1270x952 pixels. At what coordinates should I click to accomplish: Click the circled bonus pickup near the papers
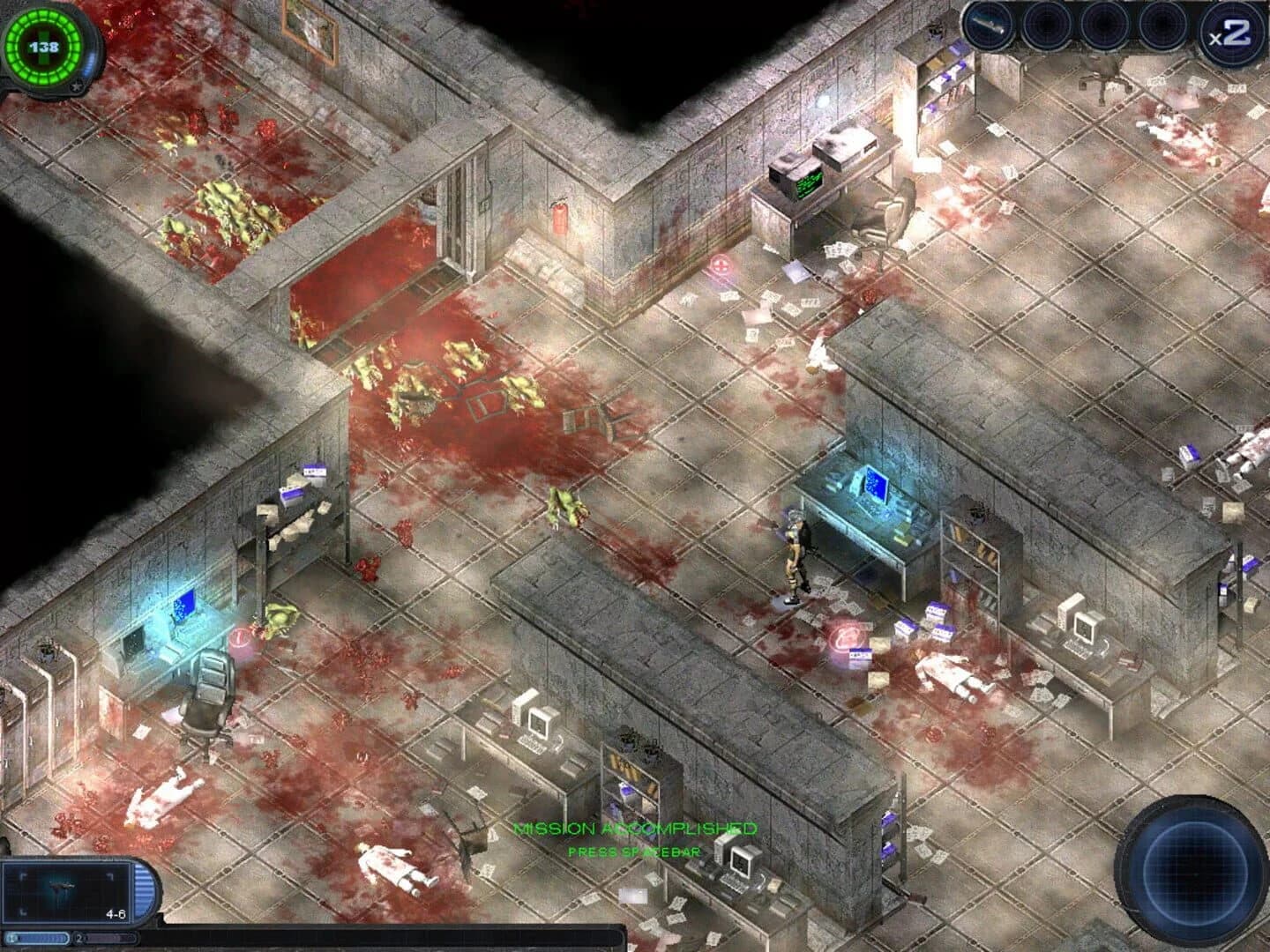pos(845,636)
